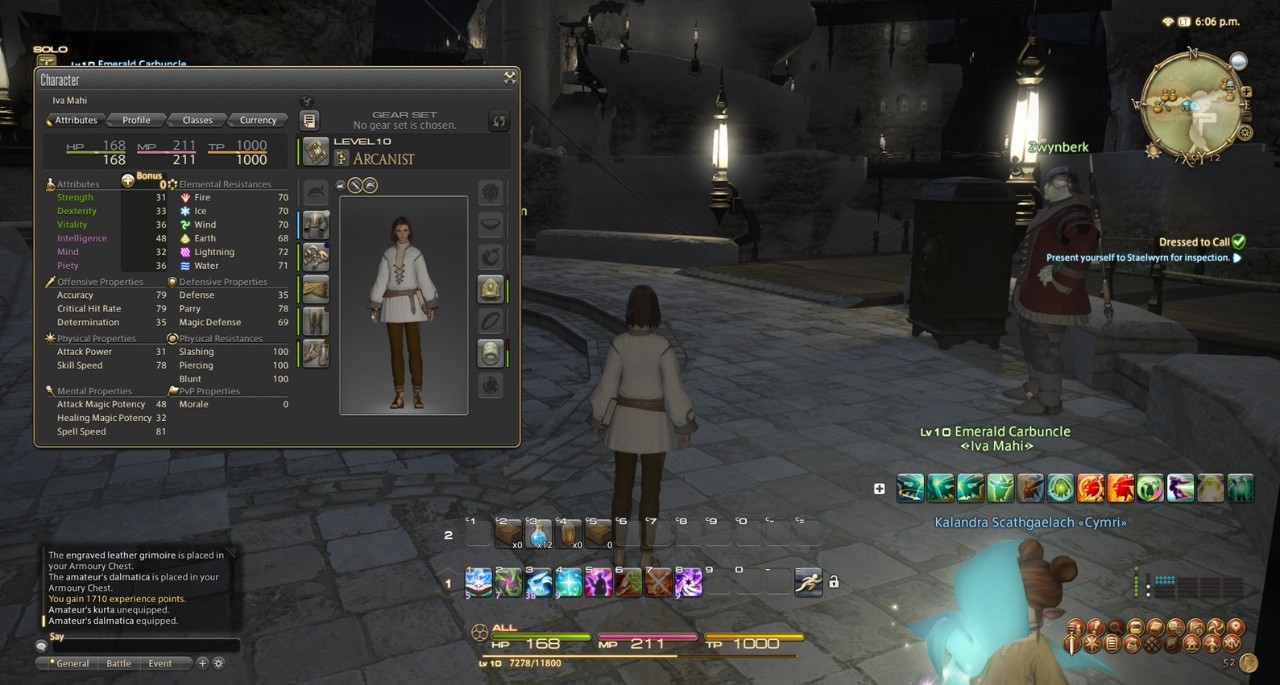Select the Arcanist grimoire weapon slot
The width and height of the screenshot is (1280, 685).
316,152
